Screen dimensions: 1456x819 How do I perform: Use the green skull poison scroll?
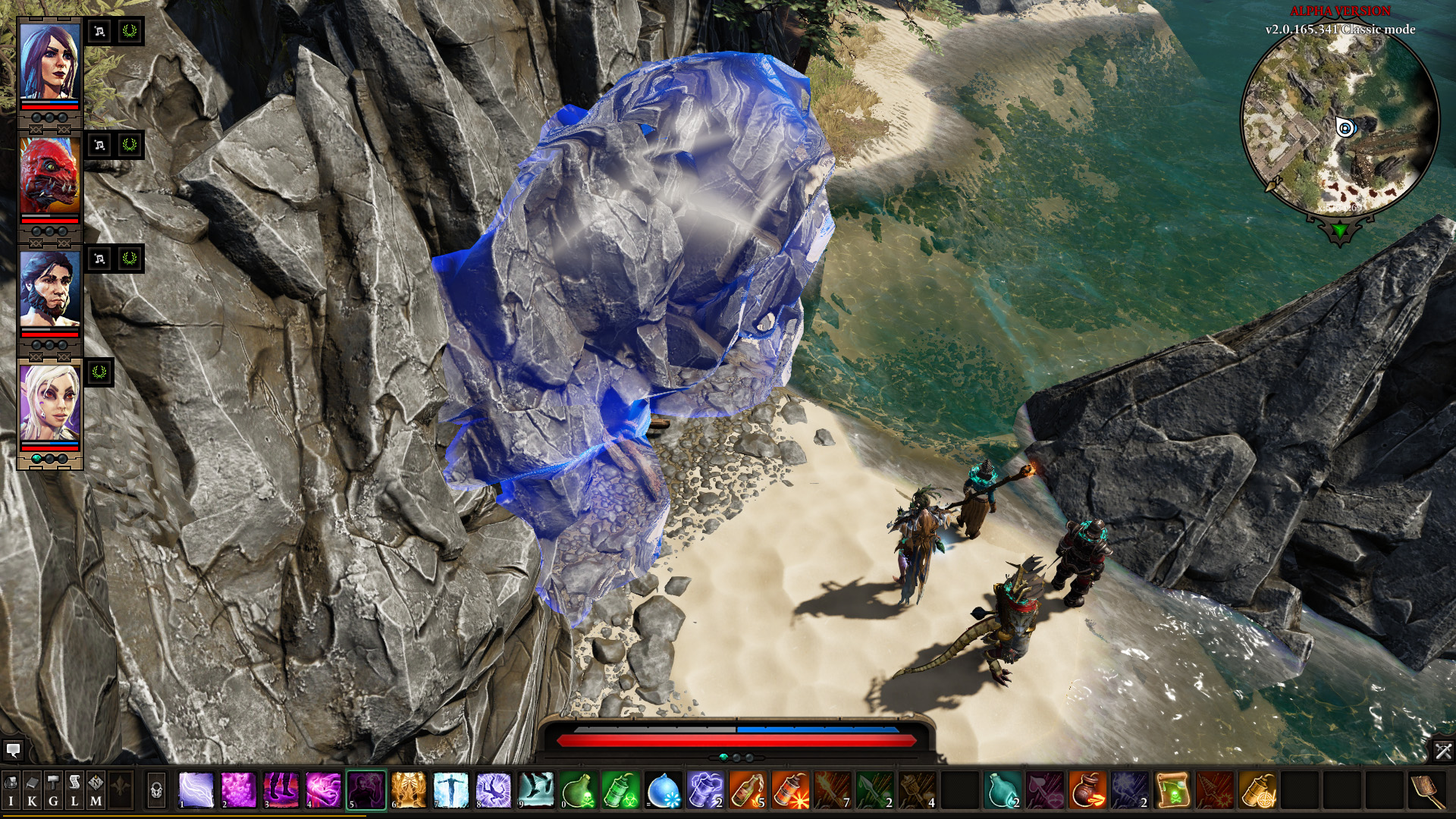[x=1172, y=790]
